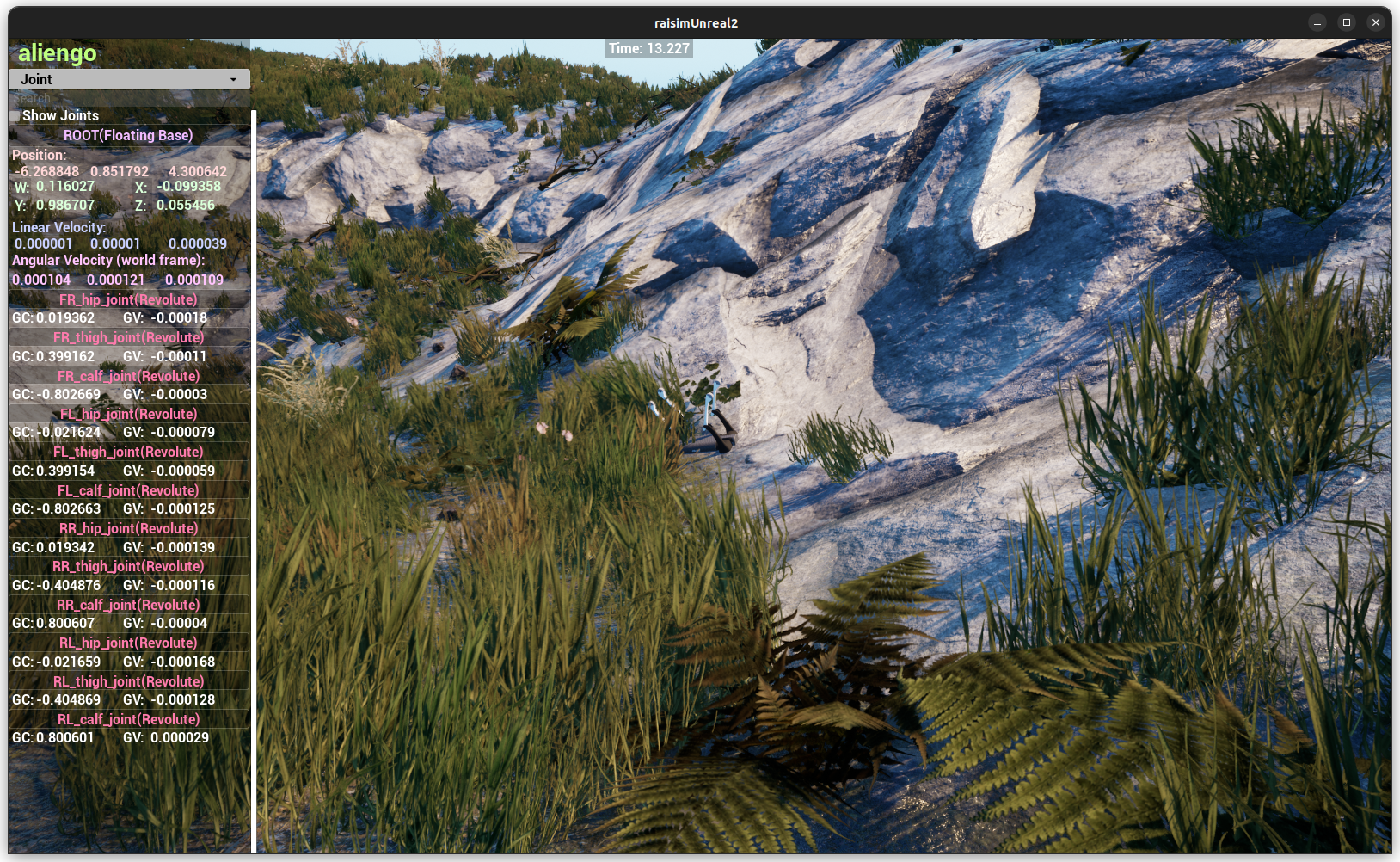Image resolution: width=1400 pixels, height=862 pixels.
Task: Open the Joint view dropdown
Action: (x=127, y=78)
